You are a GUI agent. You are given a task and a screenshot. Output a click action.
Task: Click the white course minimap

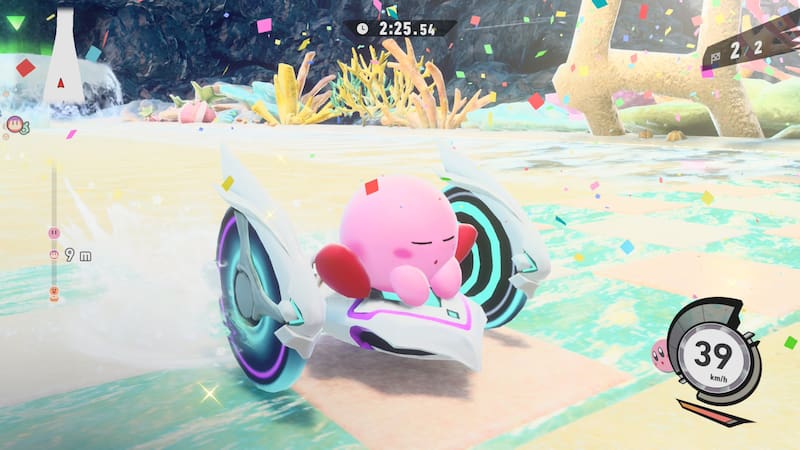pyautogui.click(x=63, y=60)
